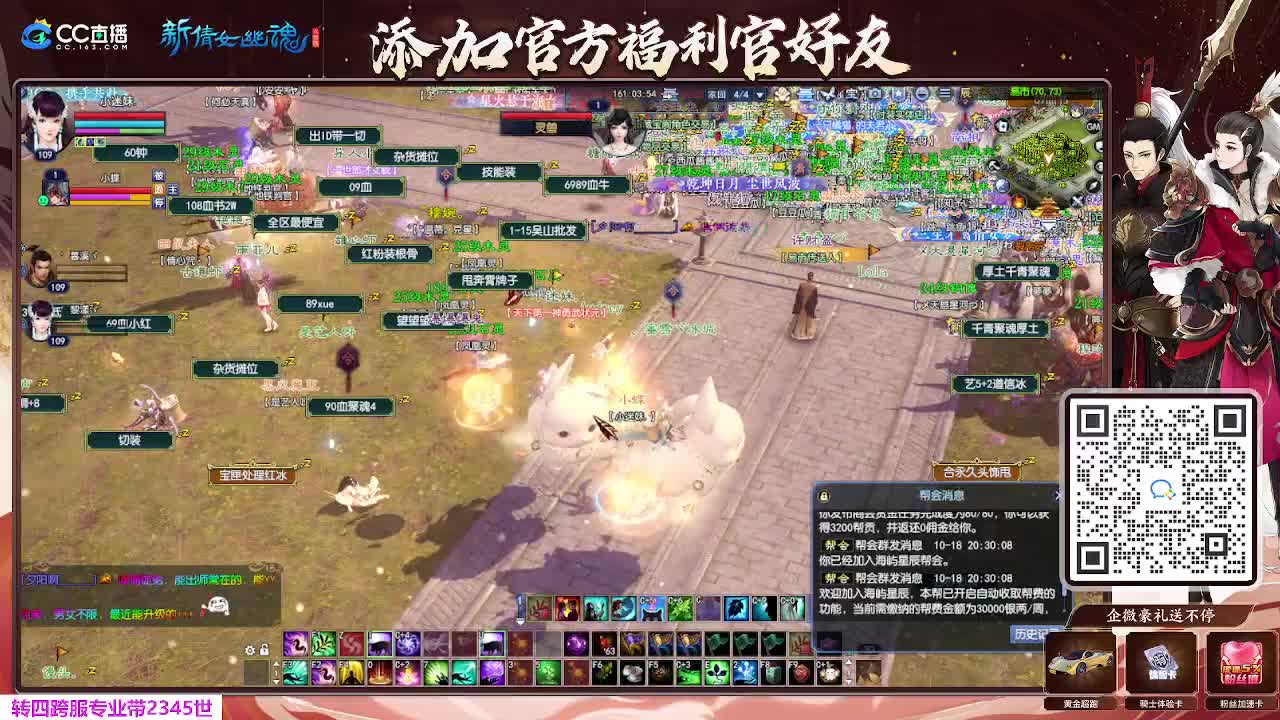Click the smiley face icon on top bar
The height and width of the screenshot is (720, 1280).
(922, 94)
